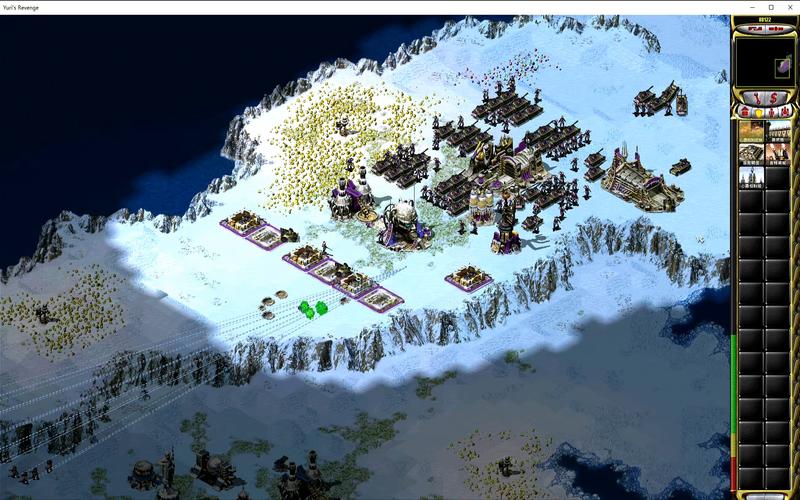Select the white spired building build icon
Image resolution: width=800 pixels, height=500 pixels.
click(x=751, y=176)
